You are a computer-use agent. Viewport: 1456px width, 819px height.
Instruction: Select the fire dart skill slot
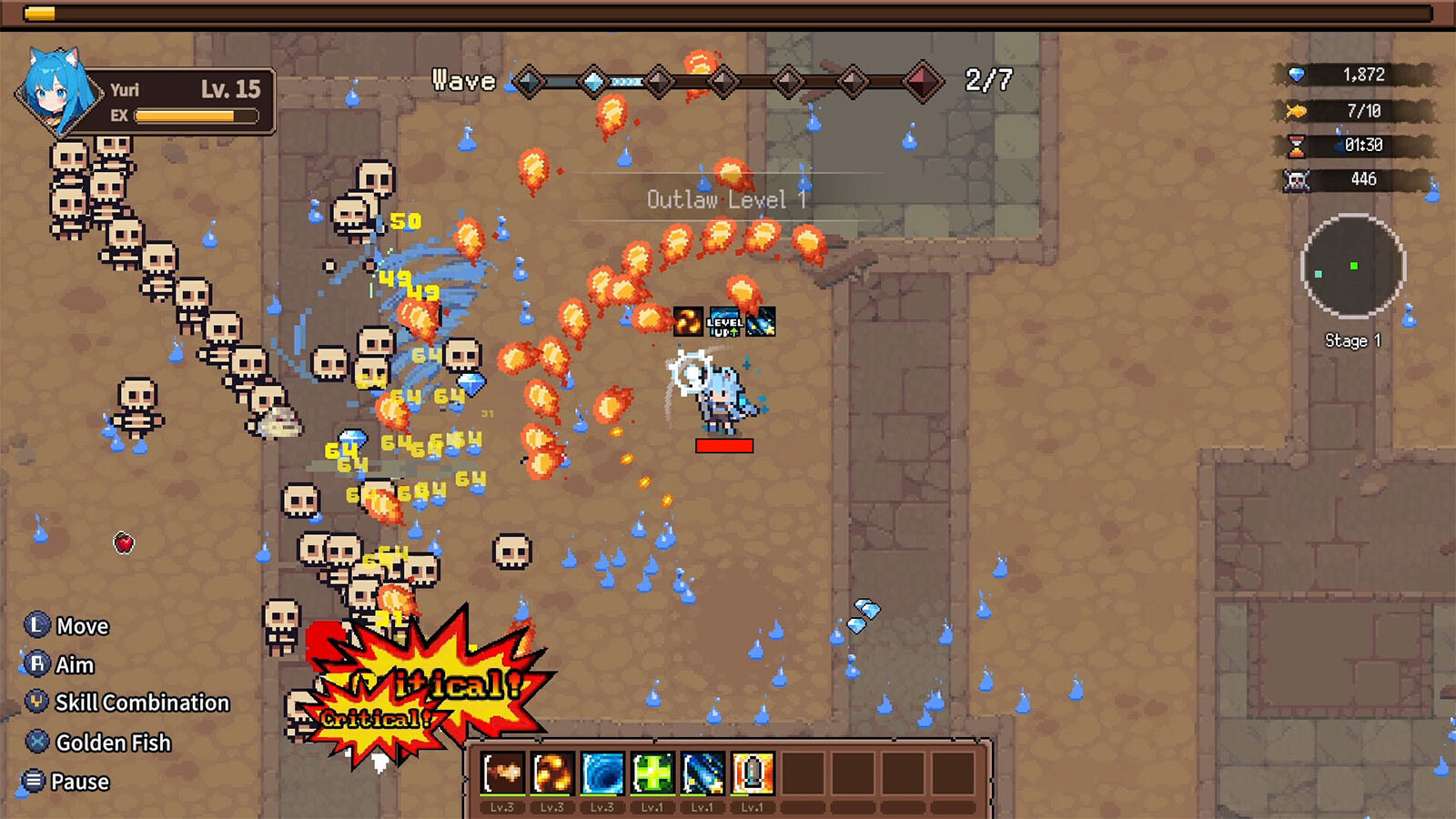(x=502, y=773)
